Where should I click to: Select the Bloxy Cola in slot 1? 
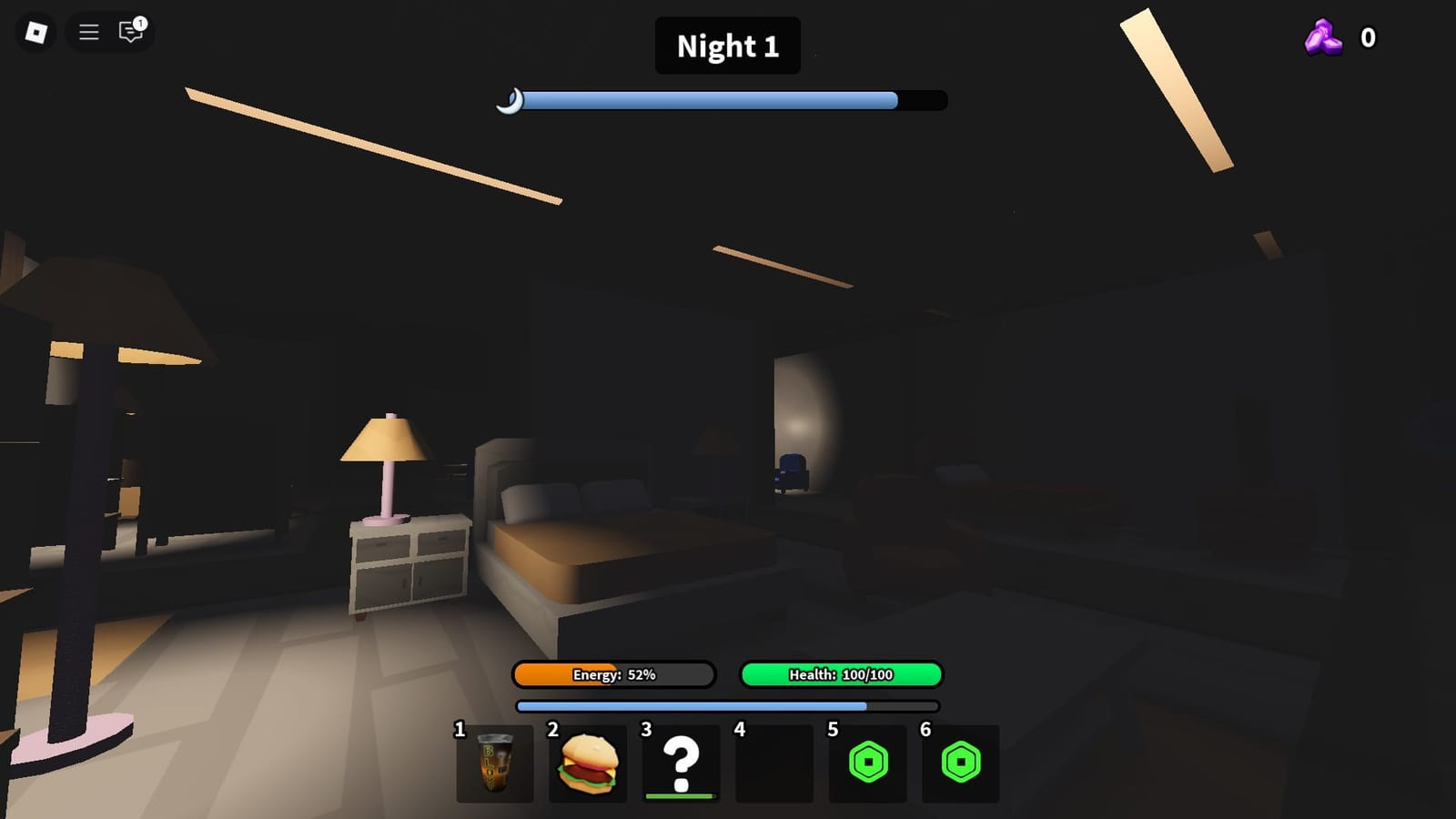click(x=494, y=764)
